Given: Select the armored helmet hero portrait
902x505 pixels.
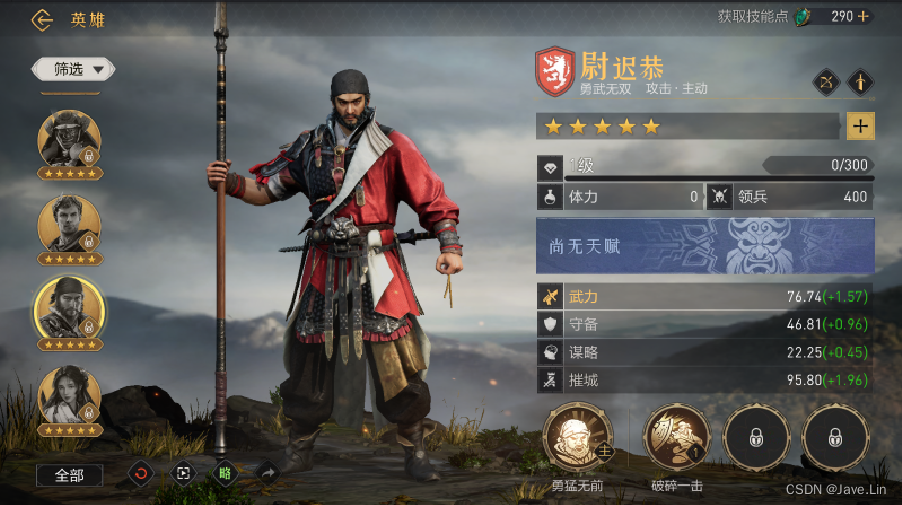Looking at the screenshot, I should point(69,139).
